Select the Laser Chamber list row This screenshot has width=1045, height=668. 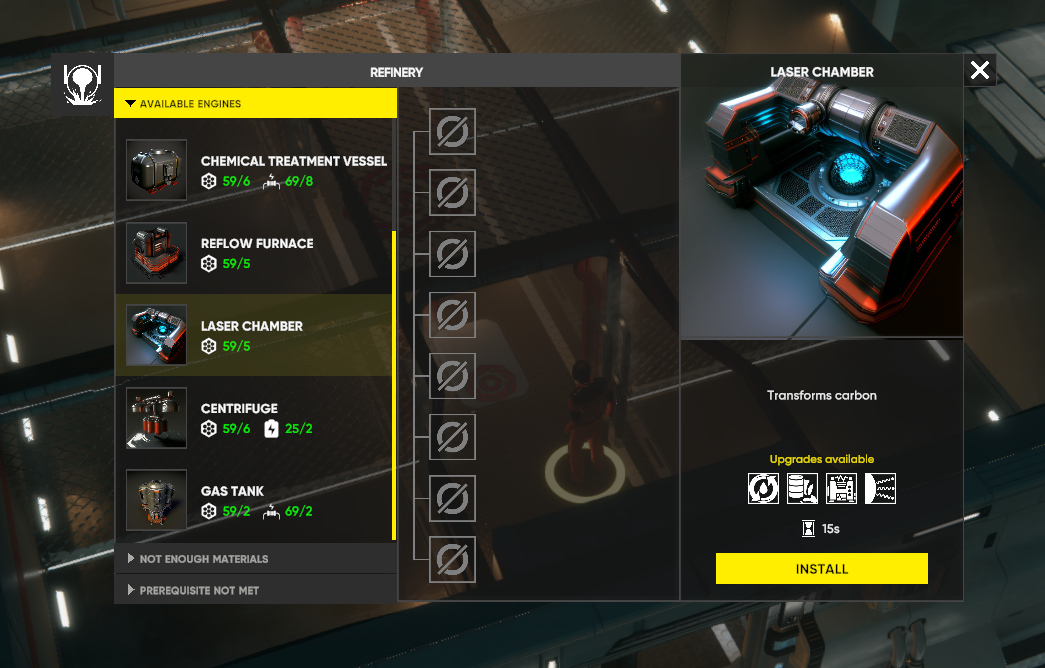click(x=256, y=335)
